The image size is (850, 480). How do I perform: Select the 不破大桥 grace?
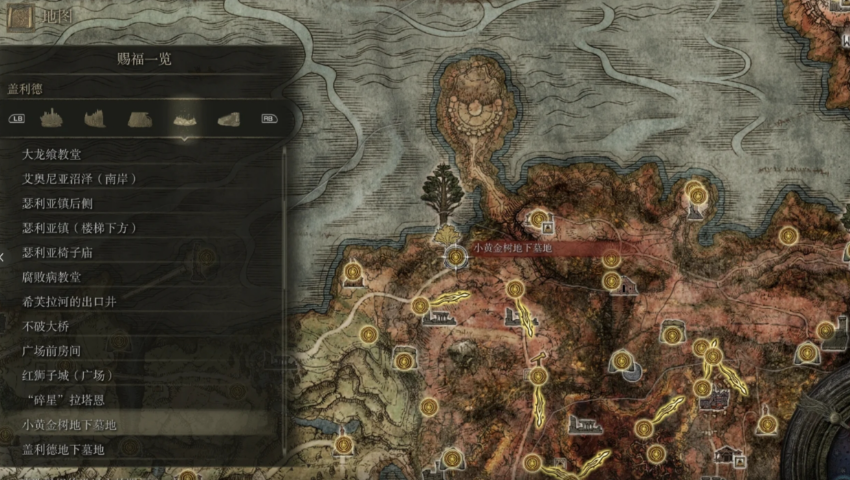(46, 326)
